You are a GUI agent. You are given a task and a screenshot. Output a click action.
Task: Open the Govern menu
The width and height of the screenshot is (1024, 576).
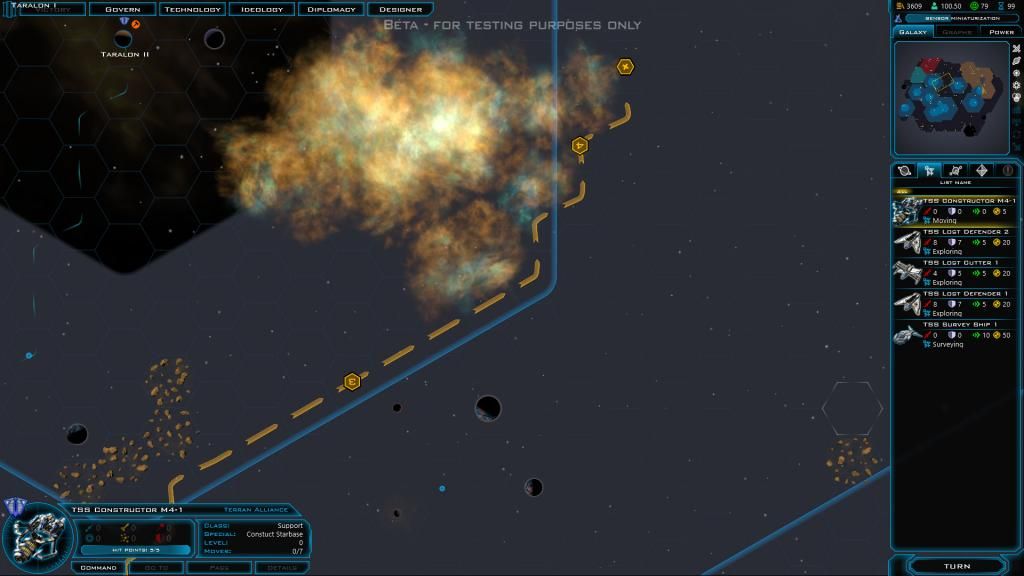(x=122, y=9)
